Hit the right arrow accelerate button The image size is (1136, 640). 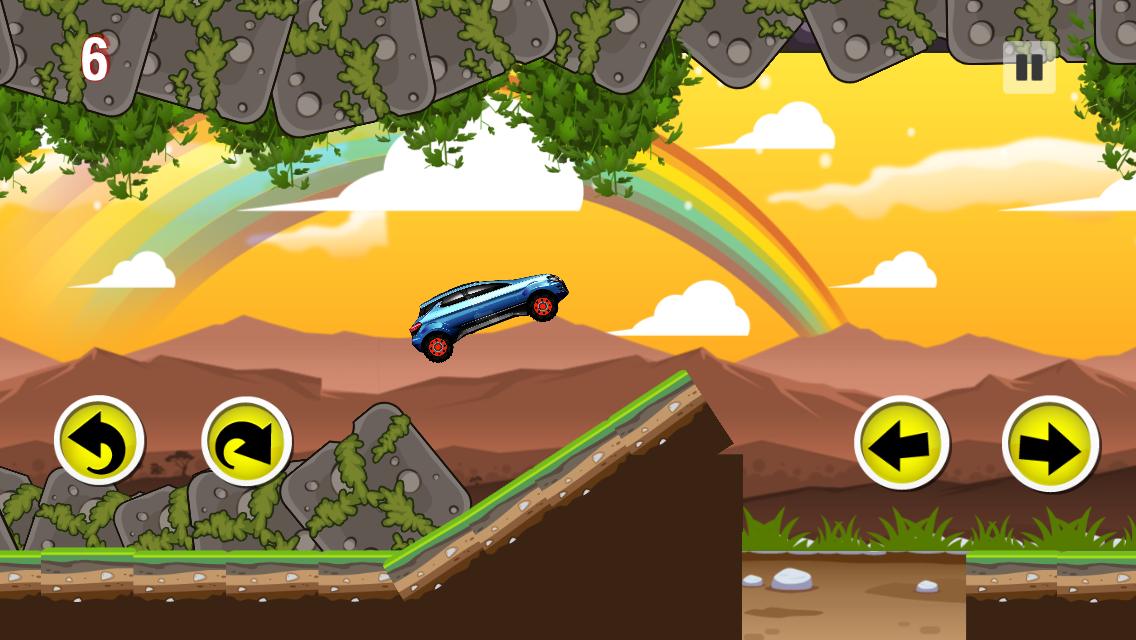[1050, 444]
